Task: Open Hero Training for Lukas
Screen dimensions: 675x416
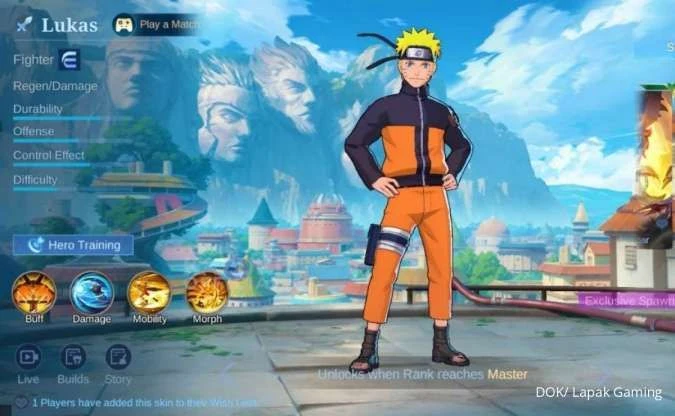Action: pyautogui.click(x=73, y=244)
